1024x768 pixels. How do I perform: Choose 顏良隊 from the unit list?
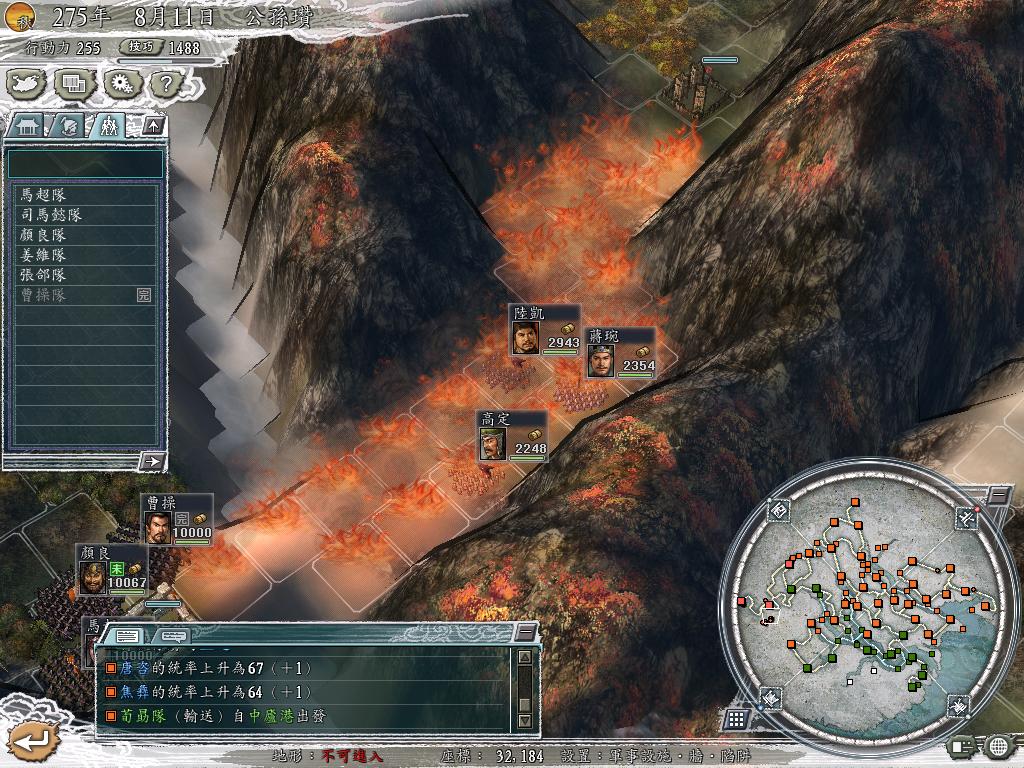pyautogui.click(x=85, y=235)
